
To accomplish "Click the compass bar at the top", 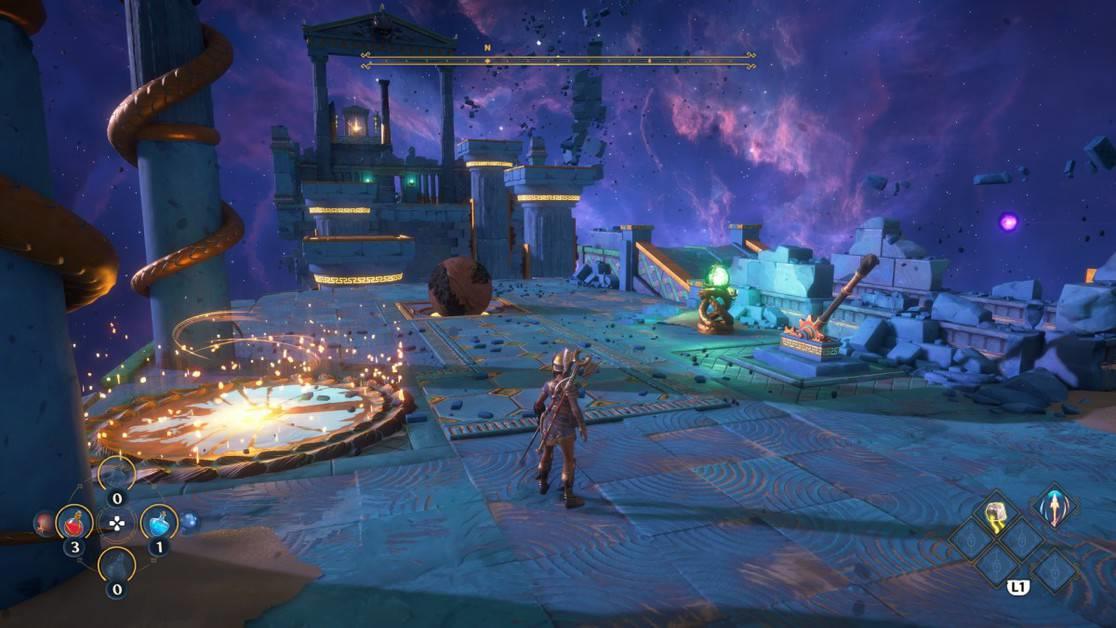I will (558, 60).
